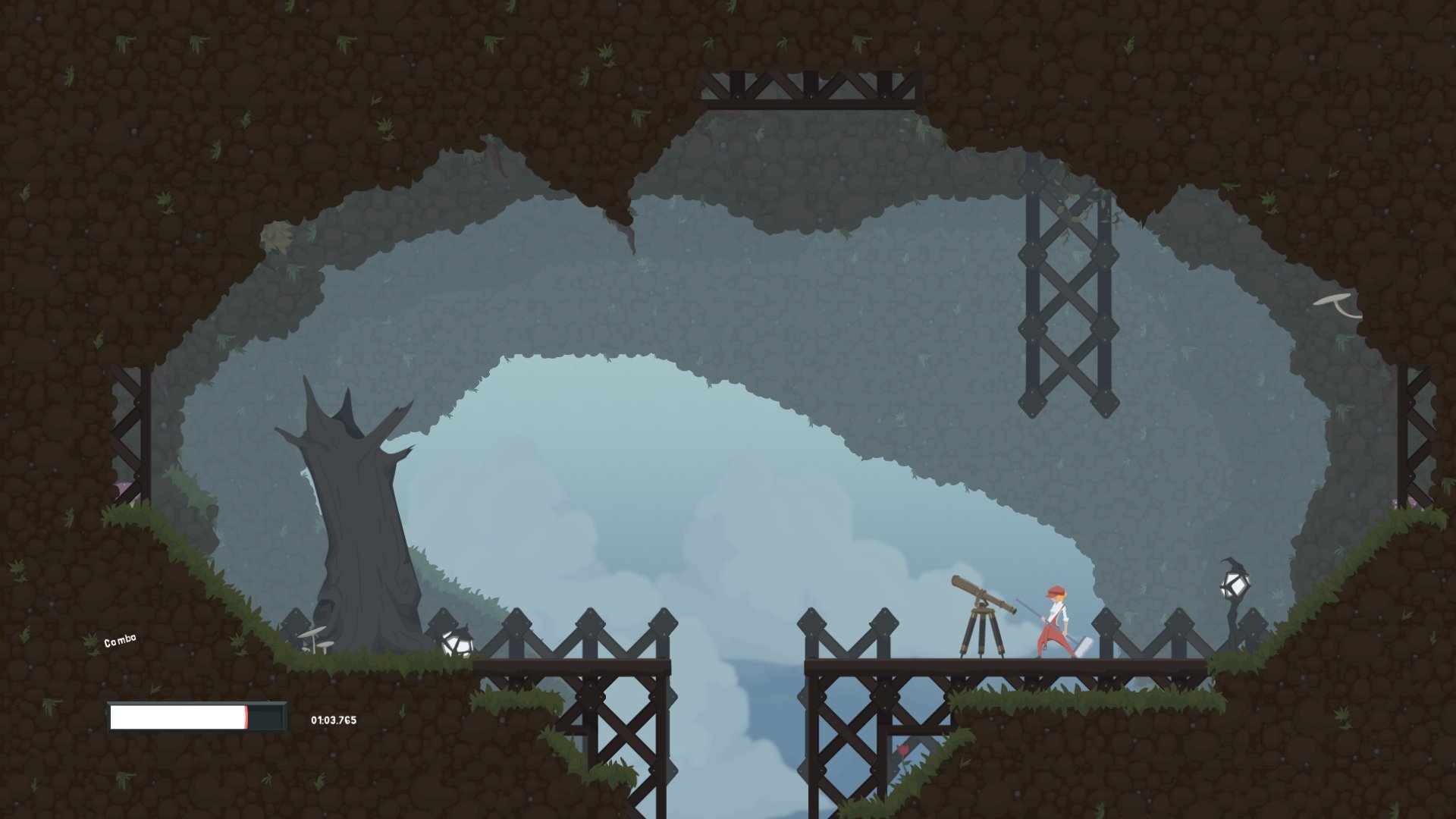
Task: Click the Combo label on the left
Action: click(x=118, y=639)
